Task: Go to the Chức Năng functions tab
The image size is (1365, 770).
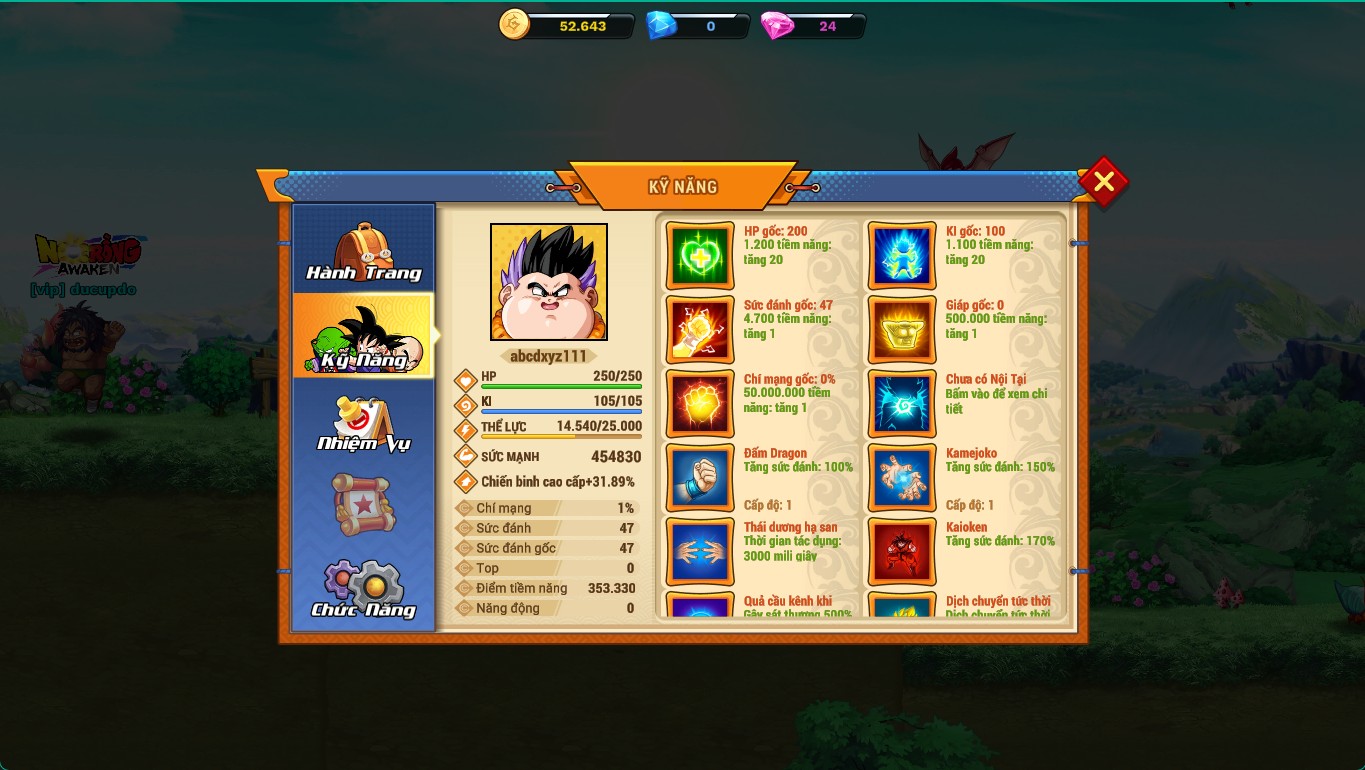Action: (363, 589)
